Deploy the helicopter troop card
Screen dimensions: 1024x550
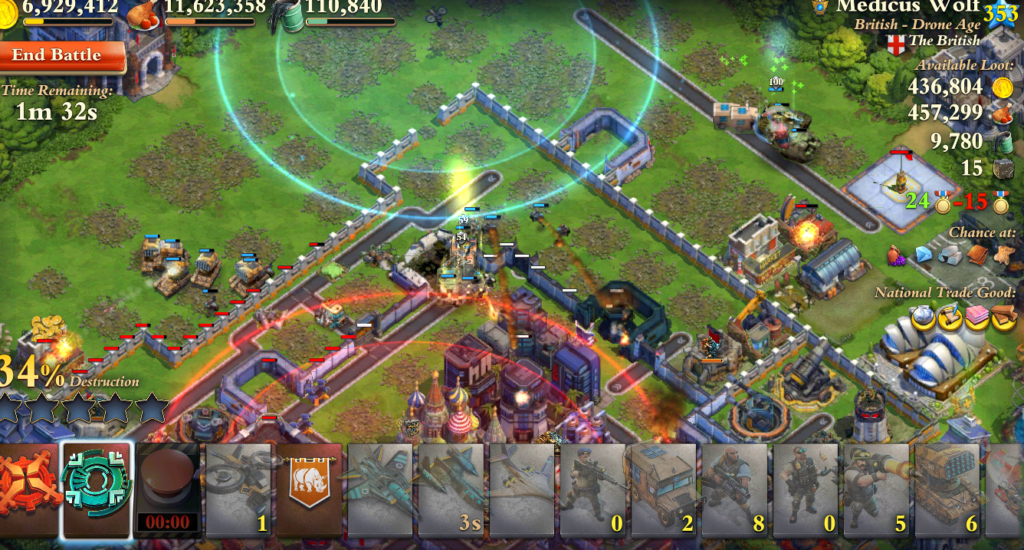coord(239,490)
